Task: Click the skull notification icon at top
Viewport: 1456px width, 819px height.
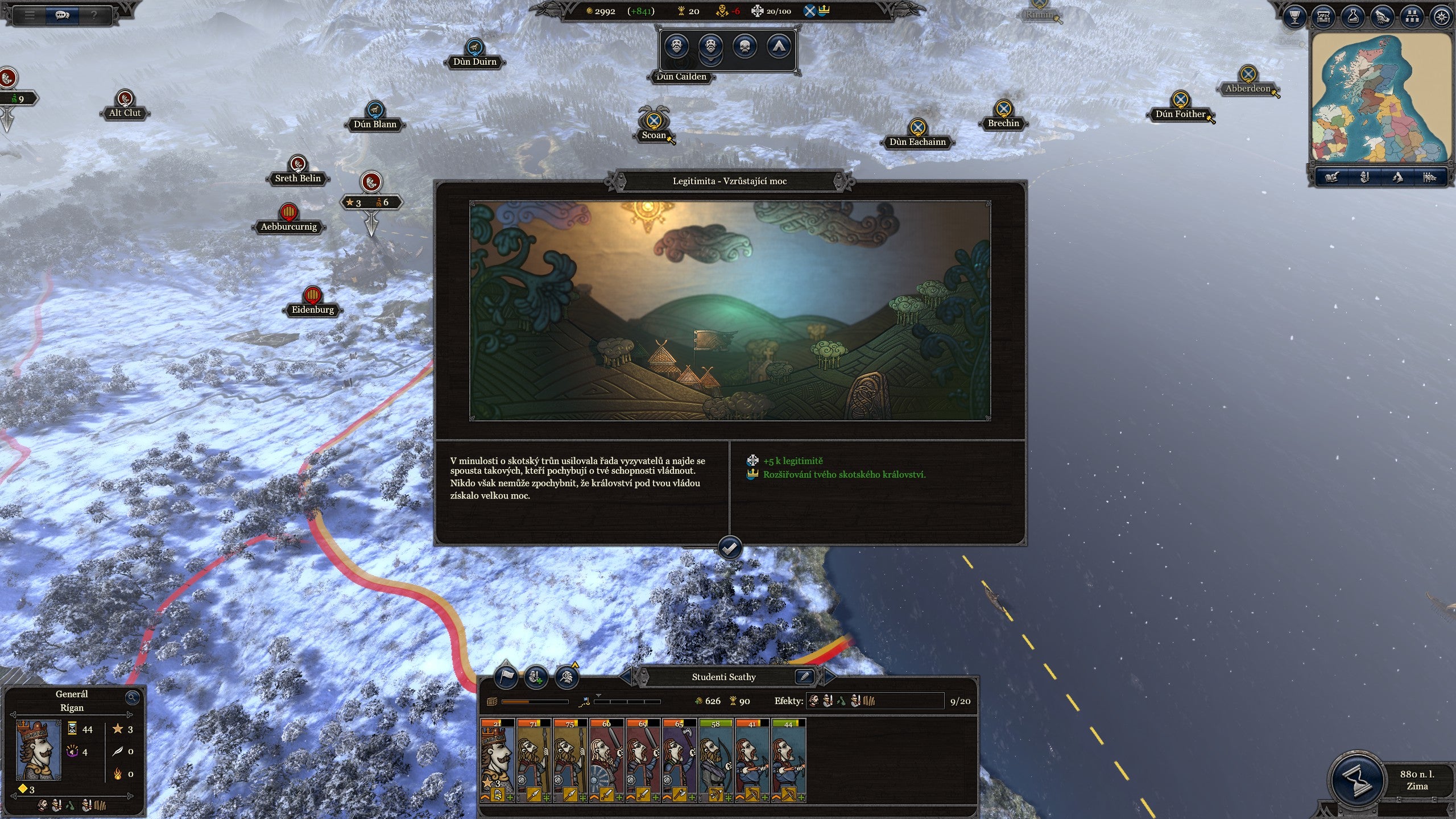Action: point(745,45)
